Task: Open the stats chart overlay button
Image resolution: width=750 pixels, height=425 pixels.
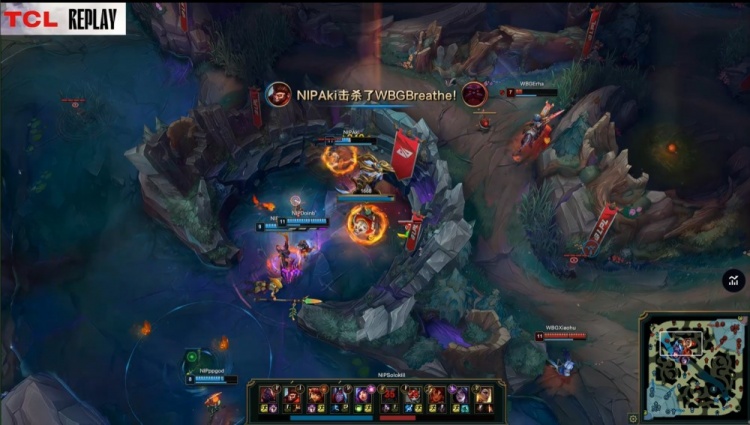Action: pos(734,281)
